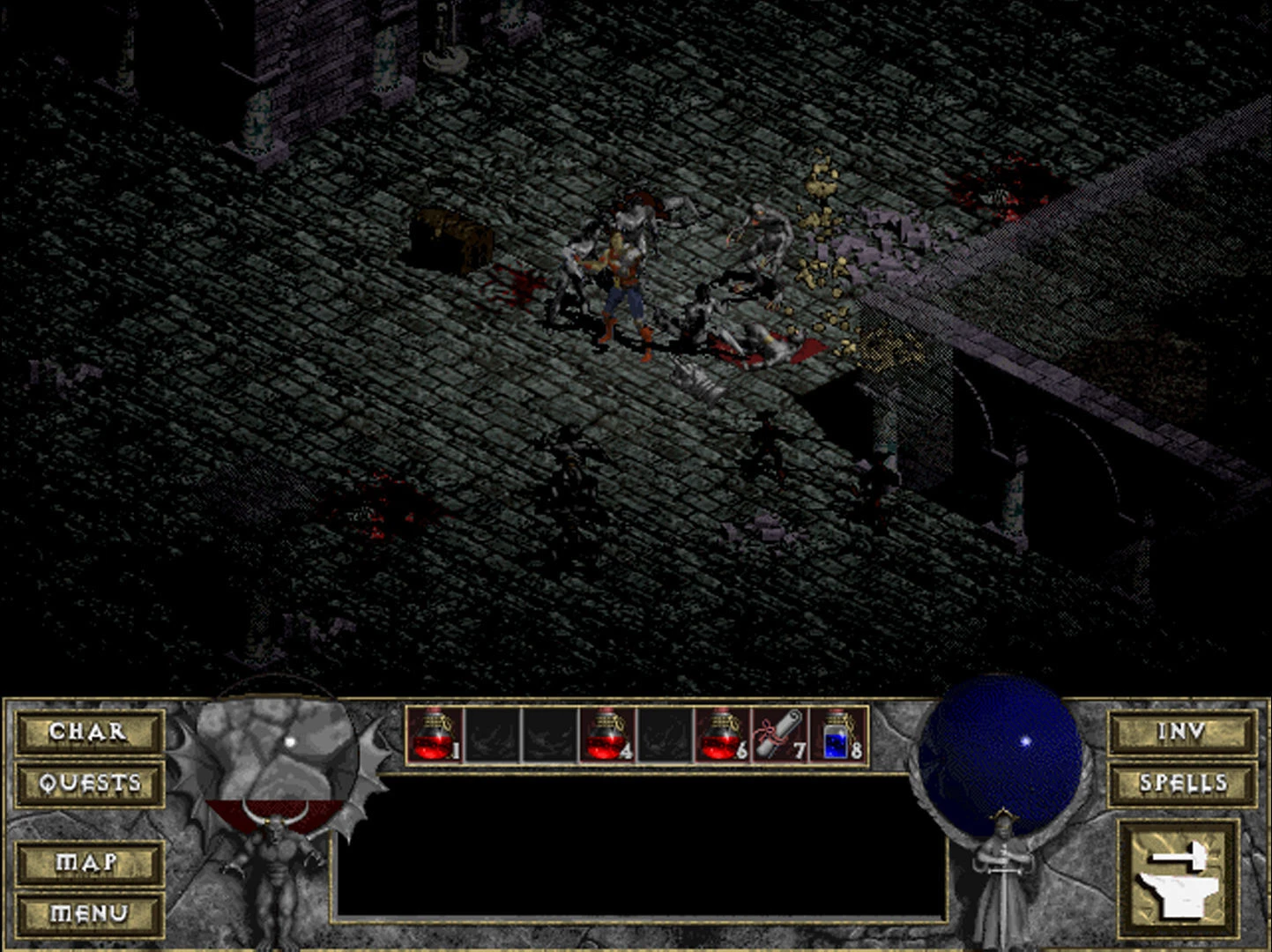
Task: Open the QUESTS log
Action: click(89, 783)
